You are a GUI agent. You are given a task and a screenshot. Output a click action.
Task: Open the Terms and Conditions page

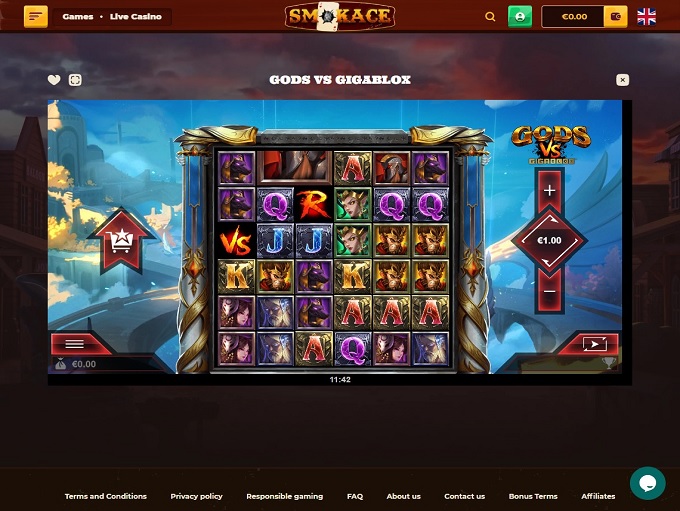tap(105, 496)
